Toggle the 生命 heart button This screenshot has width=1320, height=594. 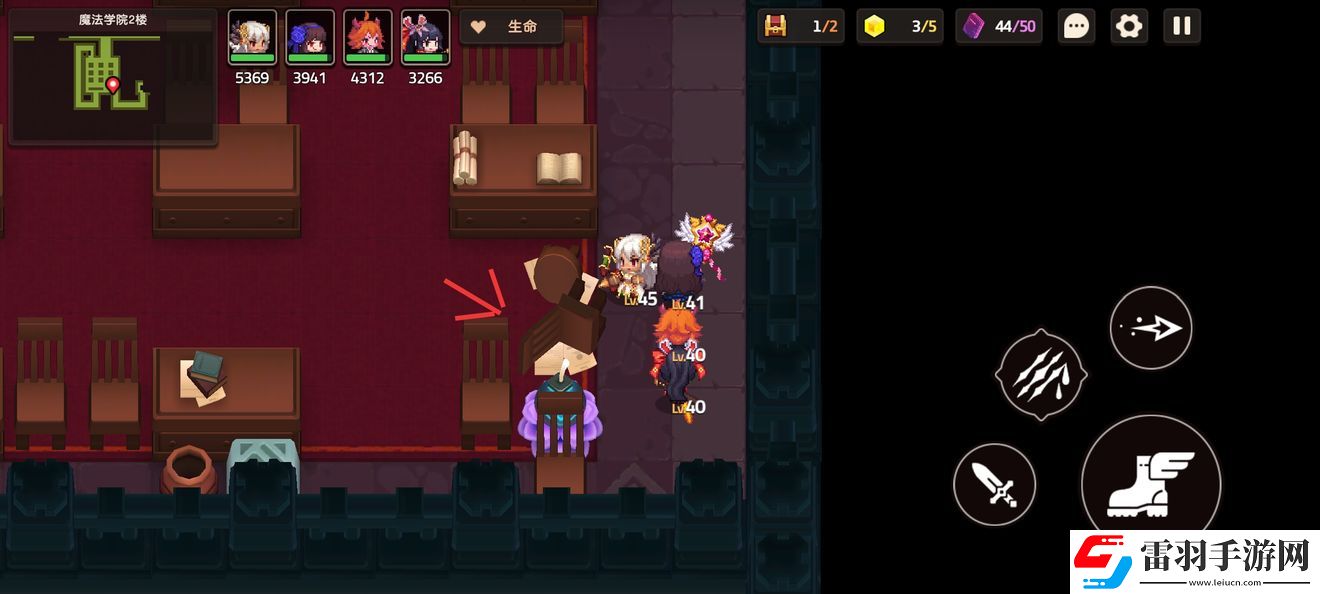[510, 27]
